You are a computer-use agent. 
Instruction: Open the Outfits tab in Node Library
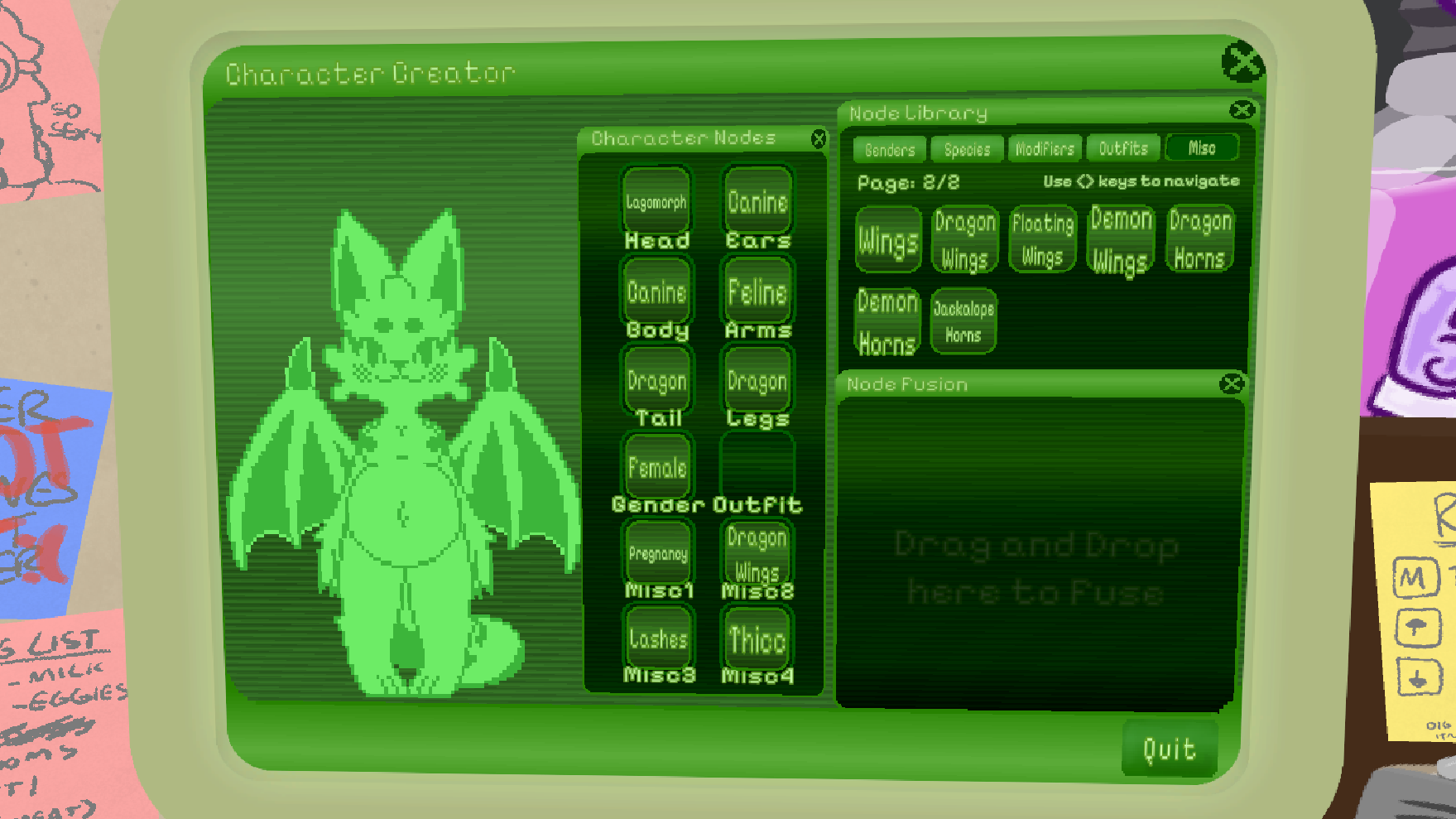1122,148
